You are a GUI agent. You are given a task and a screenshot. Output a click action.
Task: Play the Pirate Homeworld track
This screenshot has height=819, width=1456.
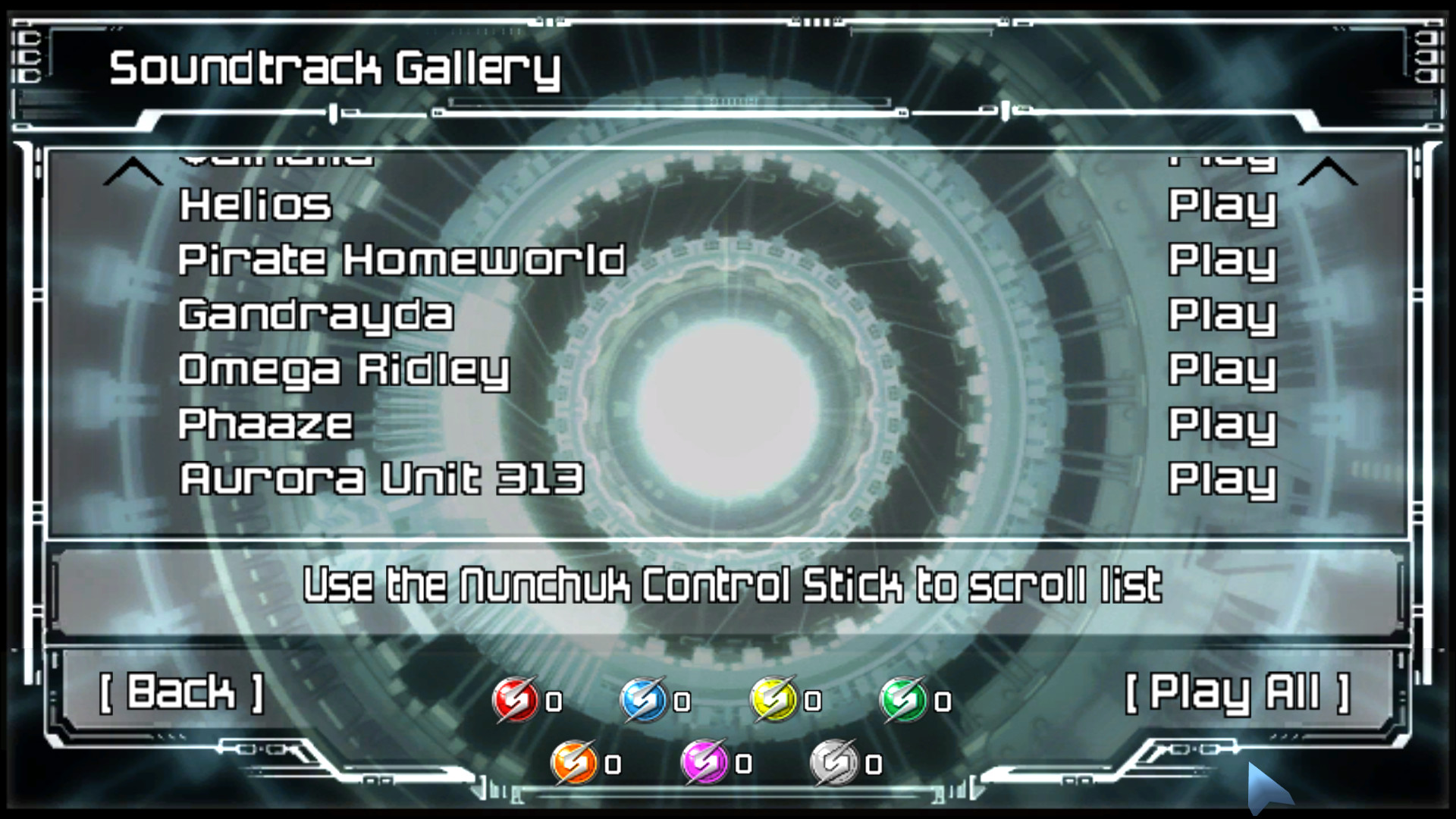click(1222, 260)
